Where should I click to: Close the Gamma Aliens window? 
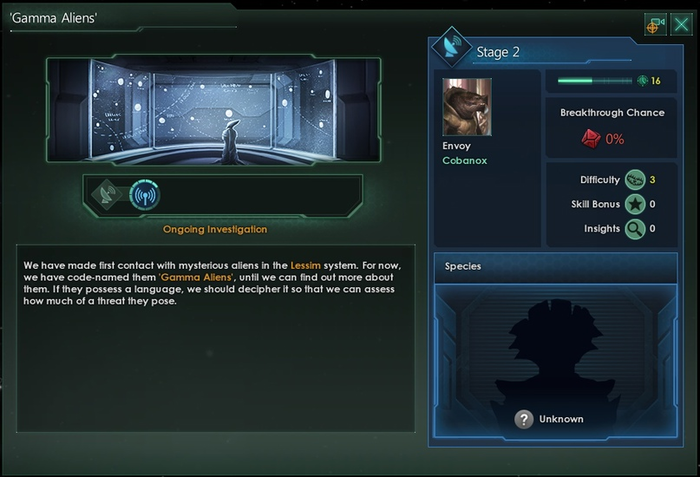[x=681, y=23]
